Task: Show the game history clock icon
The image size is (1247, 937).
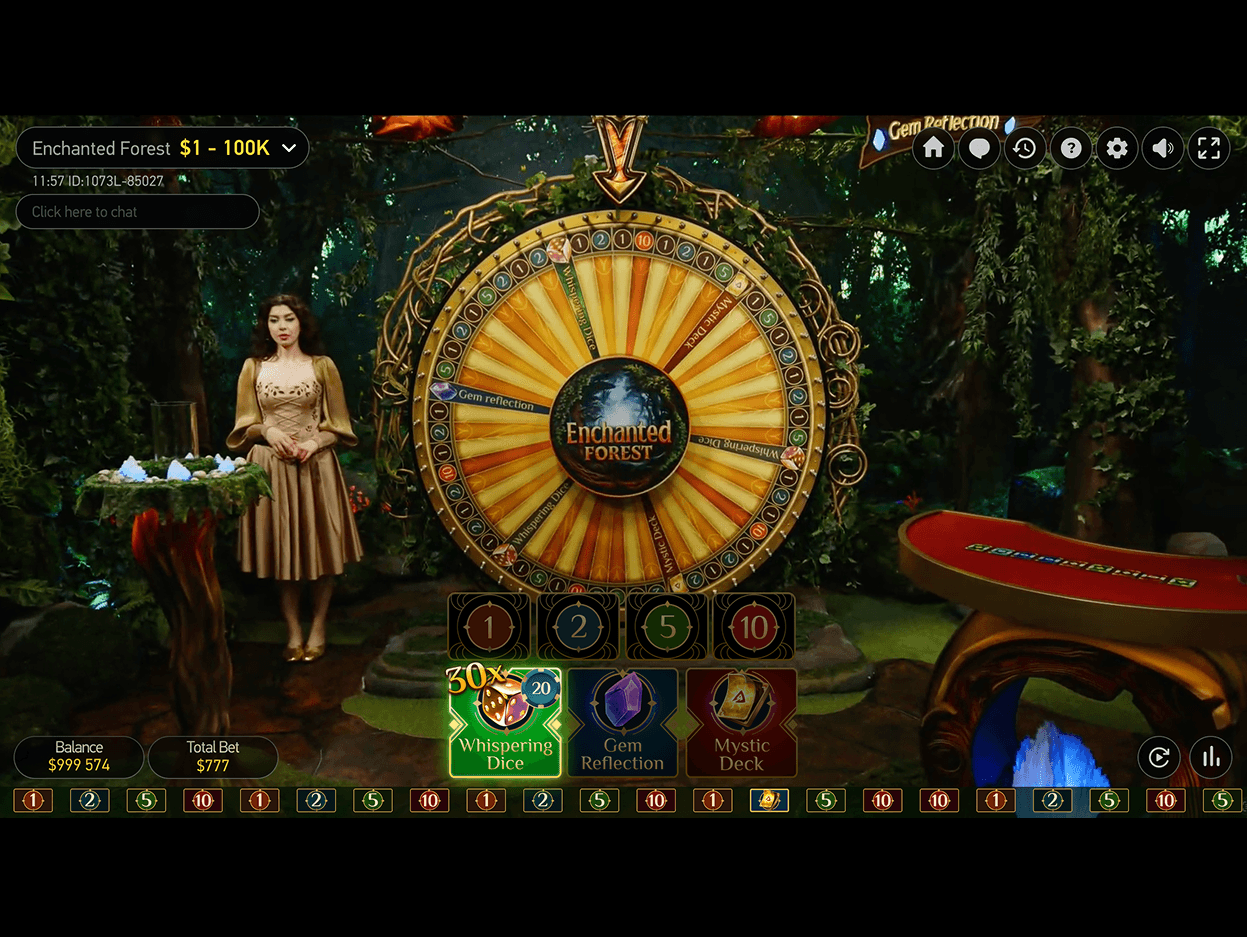Action: (x=1025, y=149)
